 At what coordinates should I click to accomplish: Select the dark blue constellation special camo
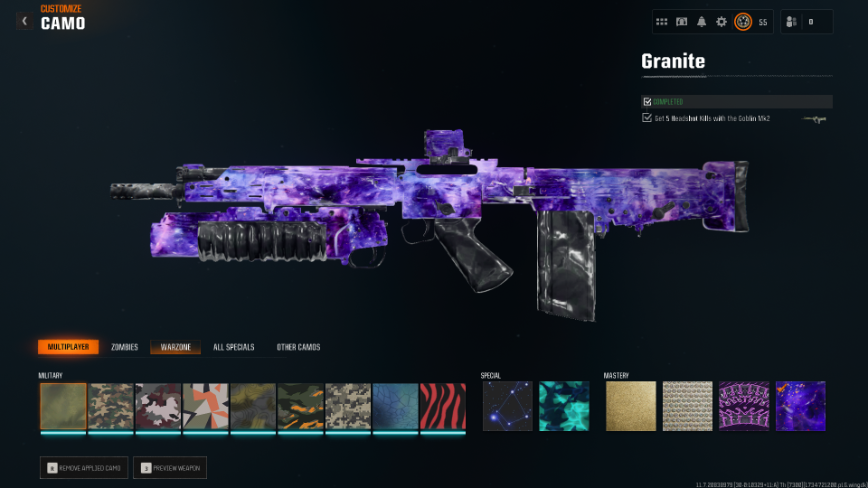coord(508,406)
